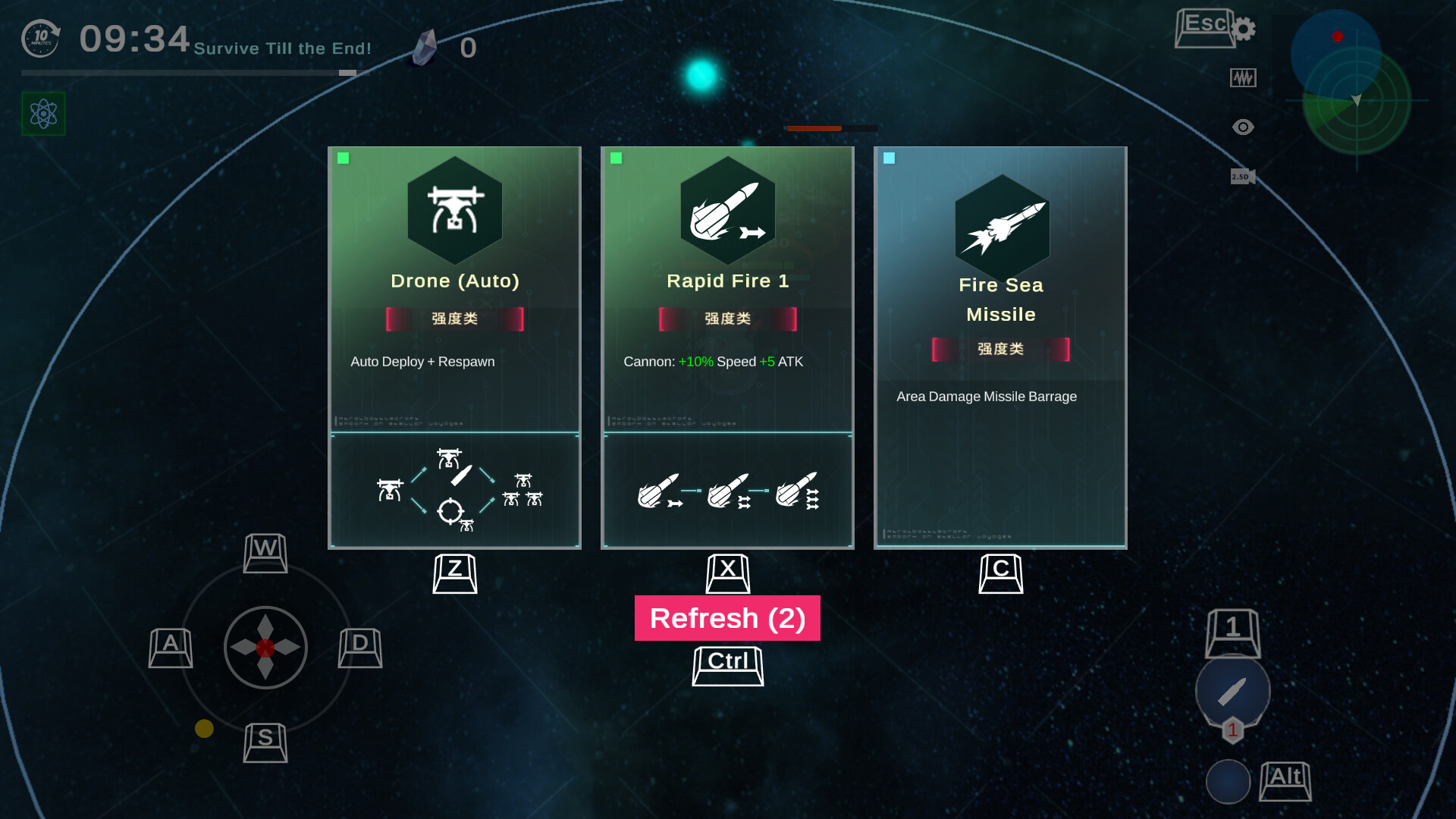Switch camera mode with the 2.5D toggle

(1242, 176)
